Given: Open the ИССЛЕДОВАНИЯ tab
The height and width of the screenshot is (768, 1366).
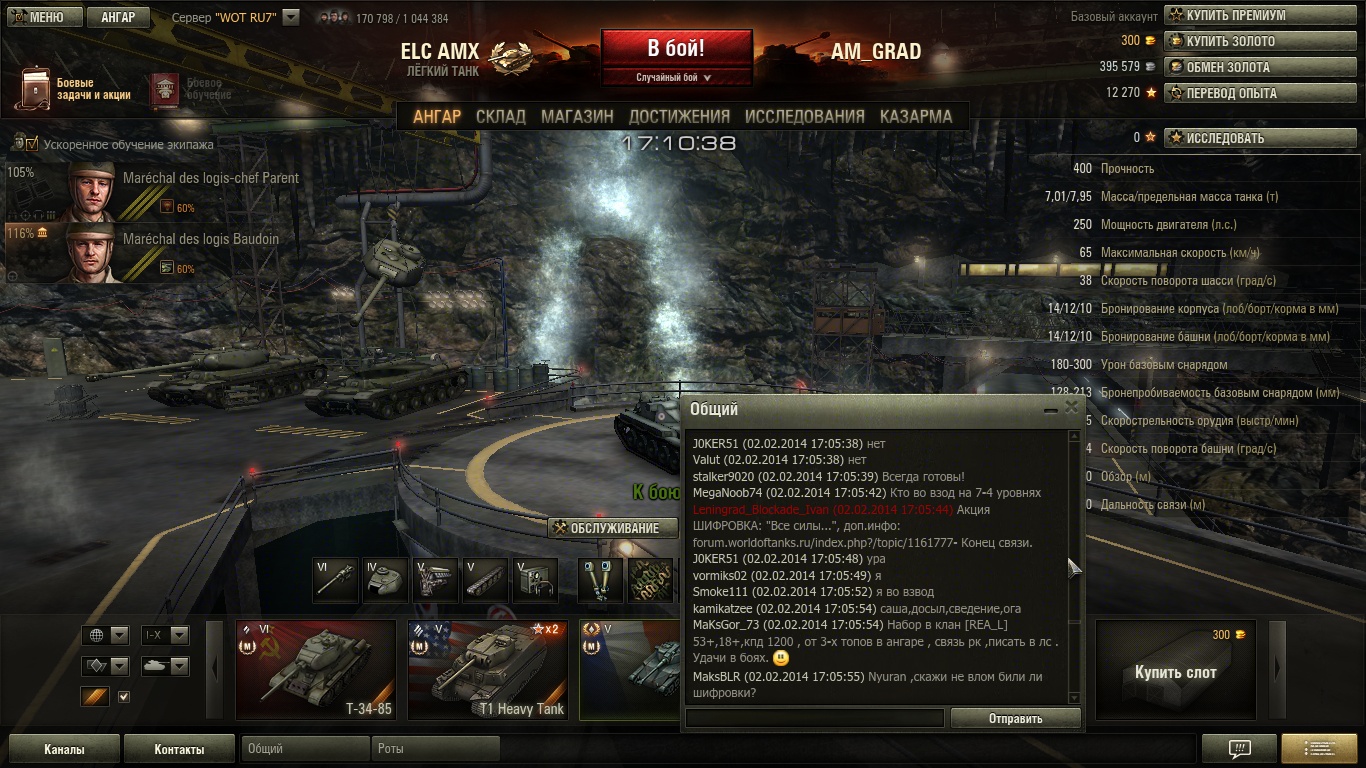Looking at the screenshot, I should click(804, 116).
